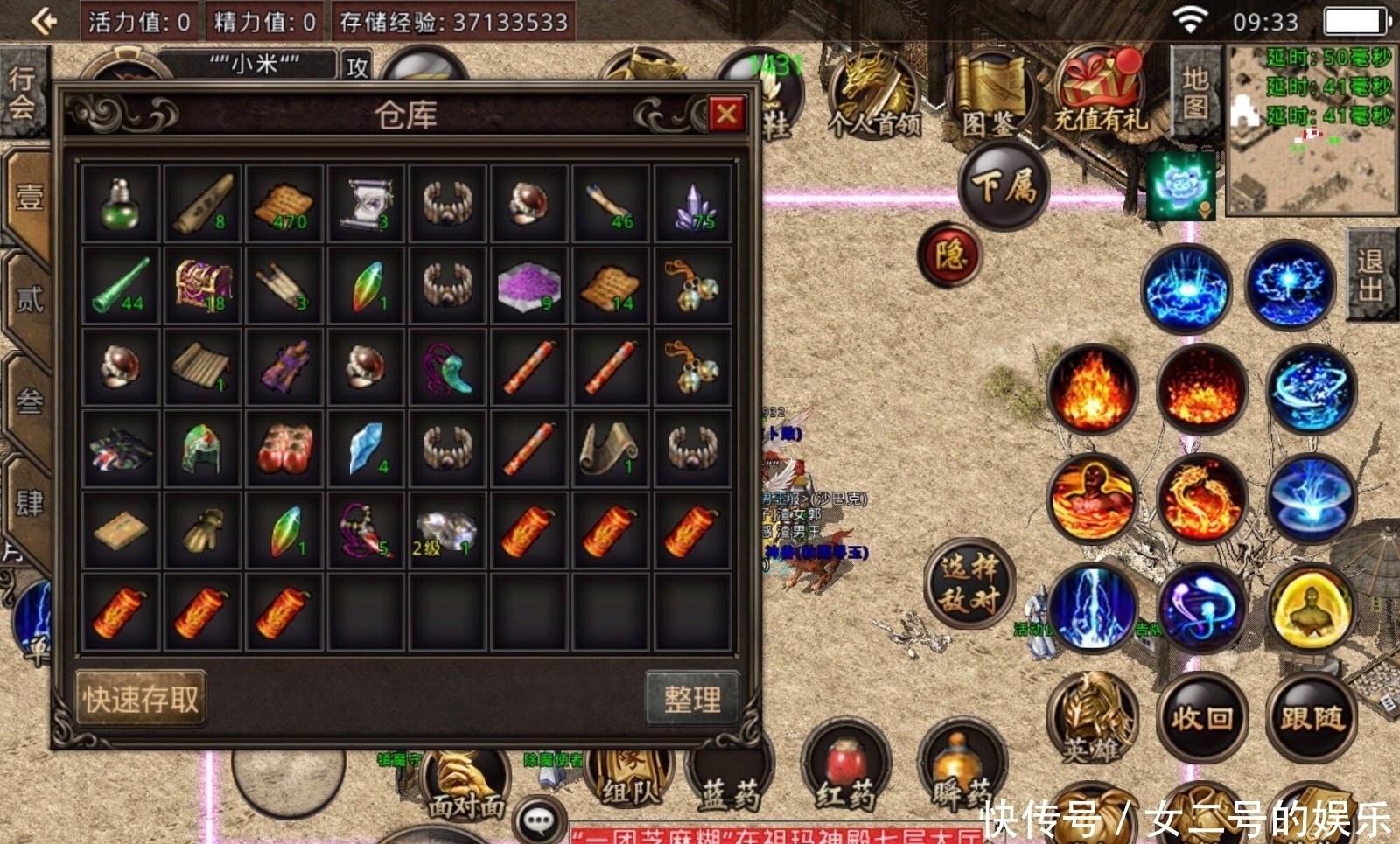Enable 跟随 hero follow mode
Viewport: 1400px width, 844px height.
1312,717
